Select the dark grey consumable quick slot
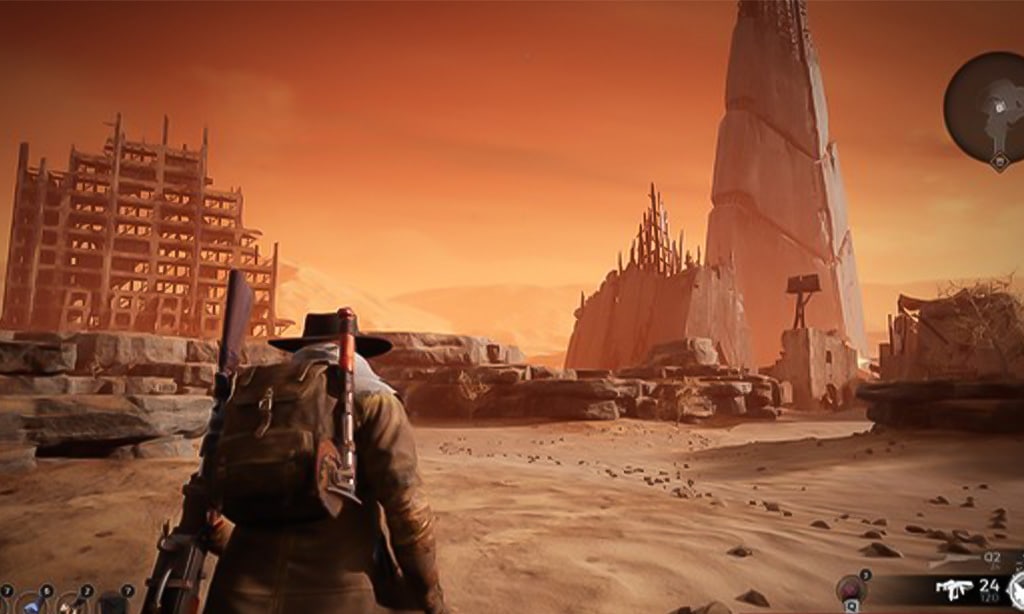 tap(112, 604)
